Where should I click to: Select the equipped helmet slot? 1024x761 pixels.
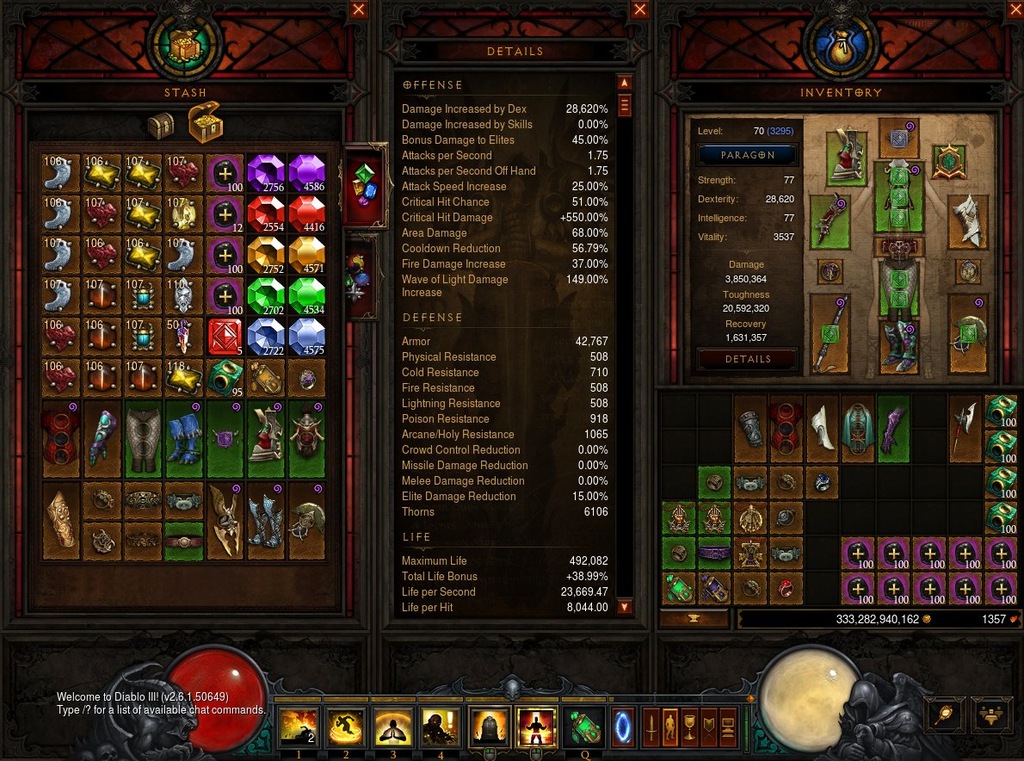click(x=898, y=140)
